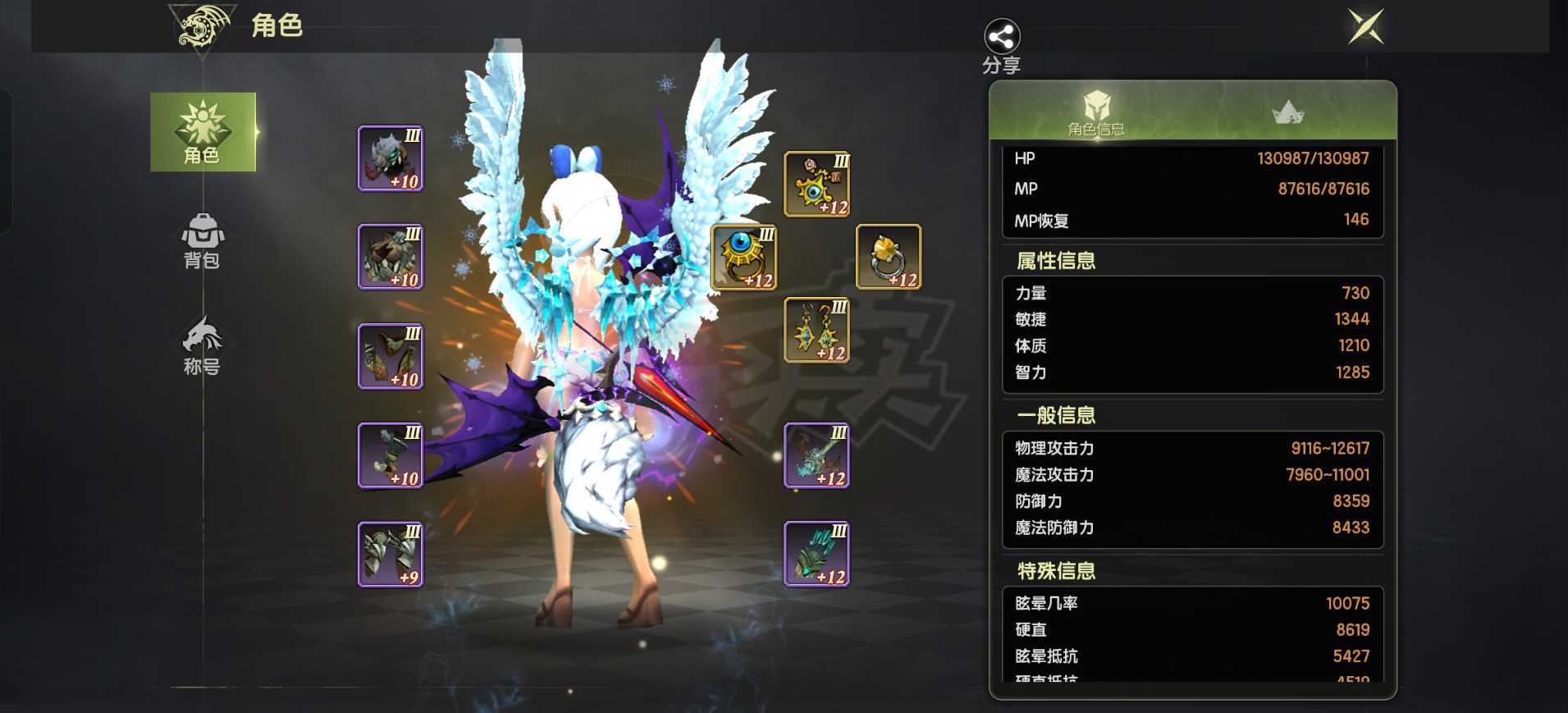Select the +12 eye ring item

coord(743,258)
